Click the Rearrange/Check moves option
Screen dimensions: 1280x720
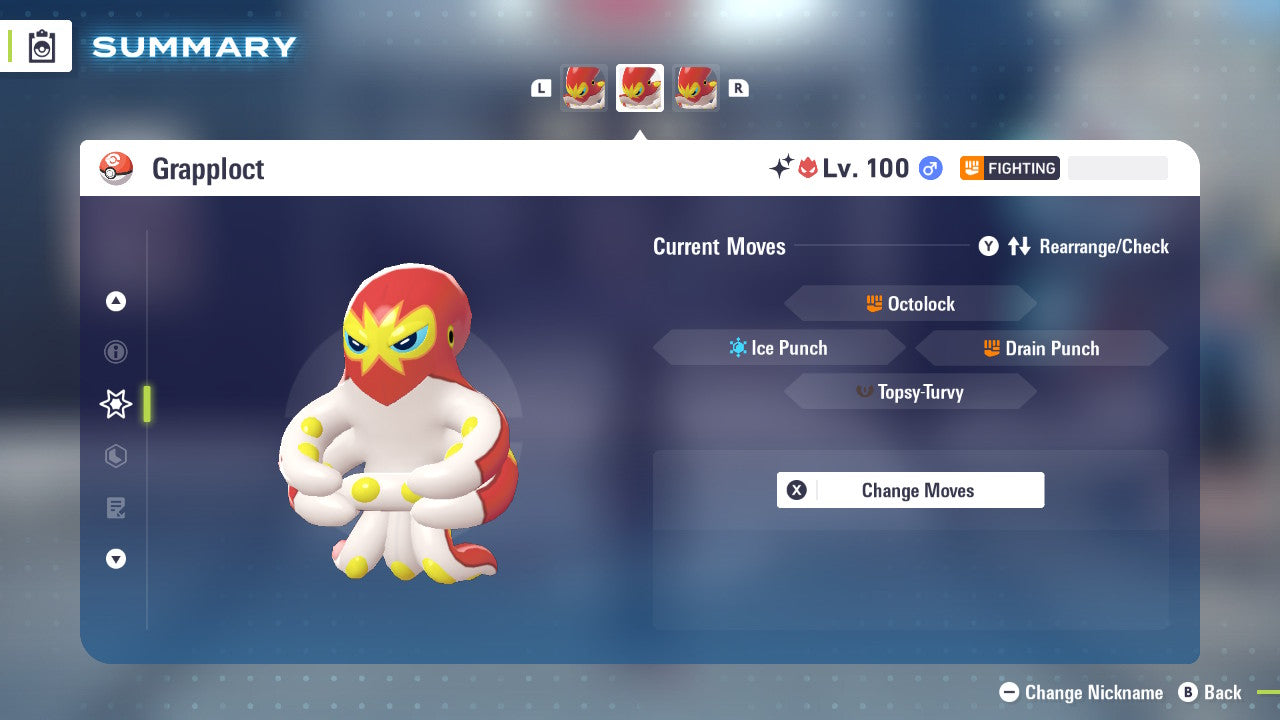tap(1074, 246)
